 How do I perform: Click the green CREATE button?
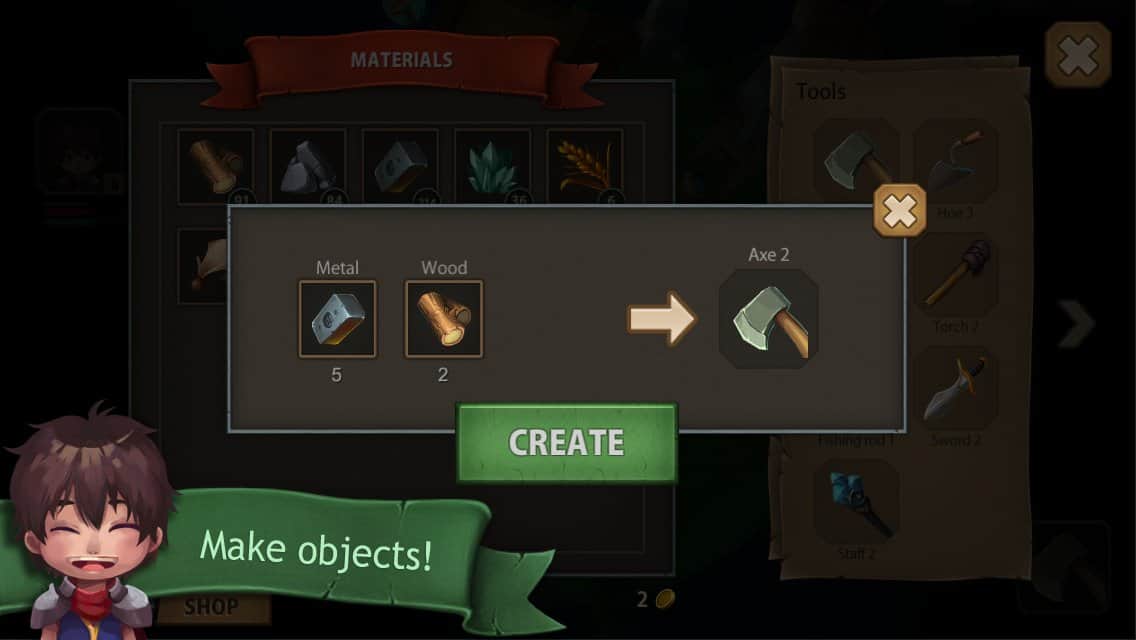(566, 442)
